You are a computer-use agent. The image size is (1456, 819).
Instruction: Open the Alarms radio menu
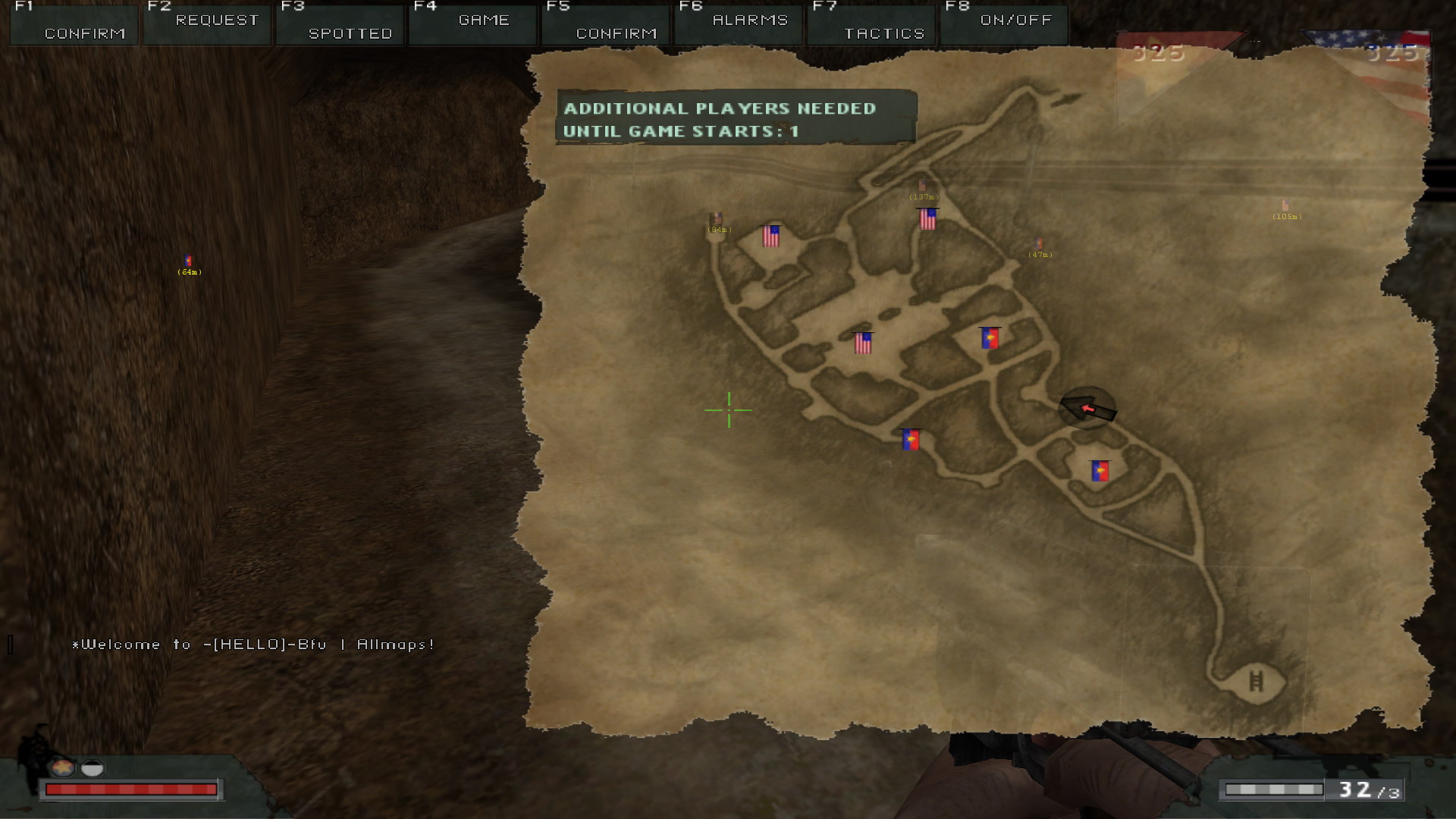point(739,23)
